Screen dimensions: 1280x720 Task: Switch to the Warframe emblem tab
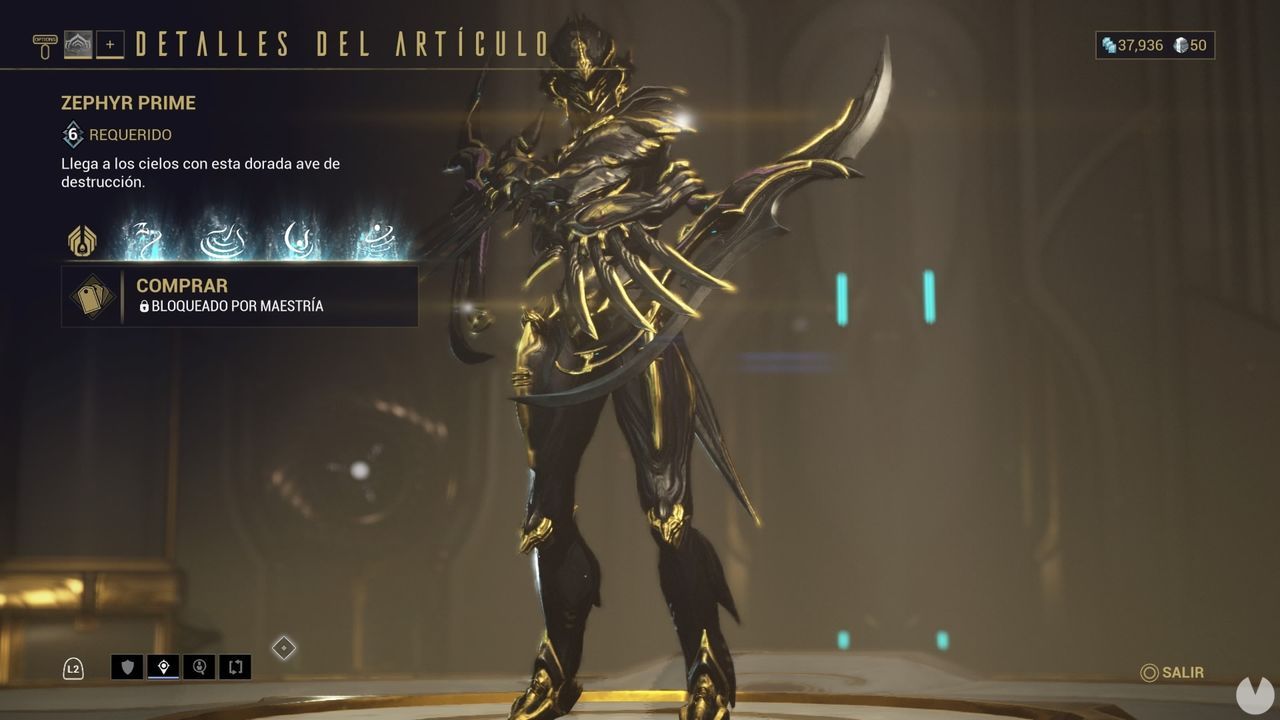tap(78, 44)
